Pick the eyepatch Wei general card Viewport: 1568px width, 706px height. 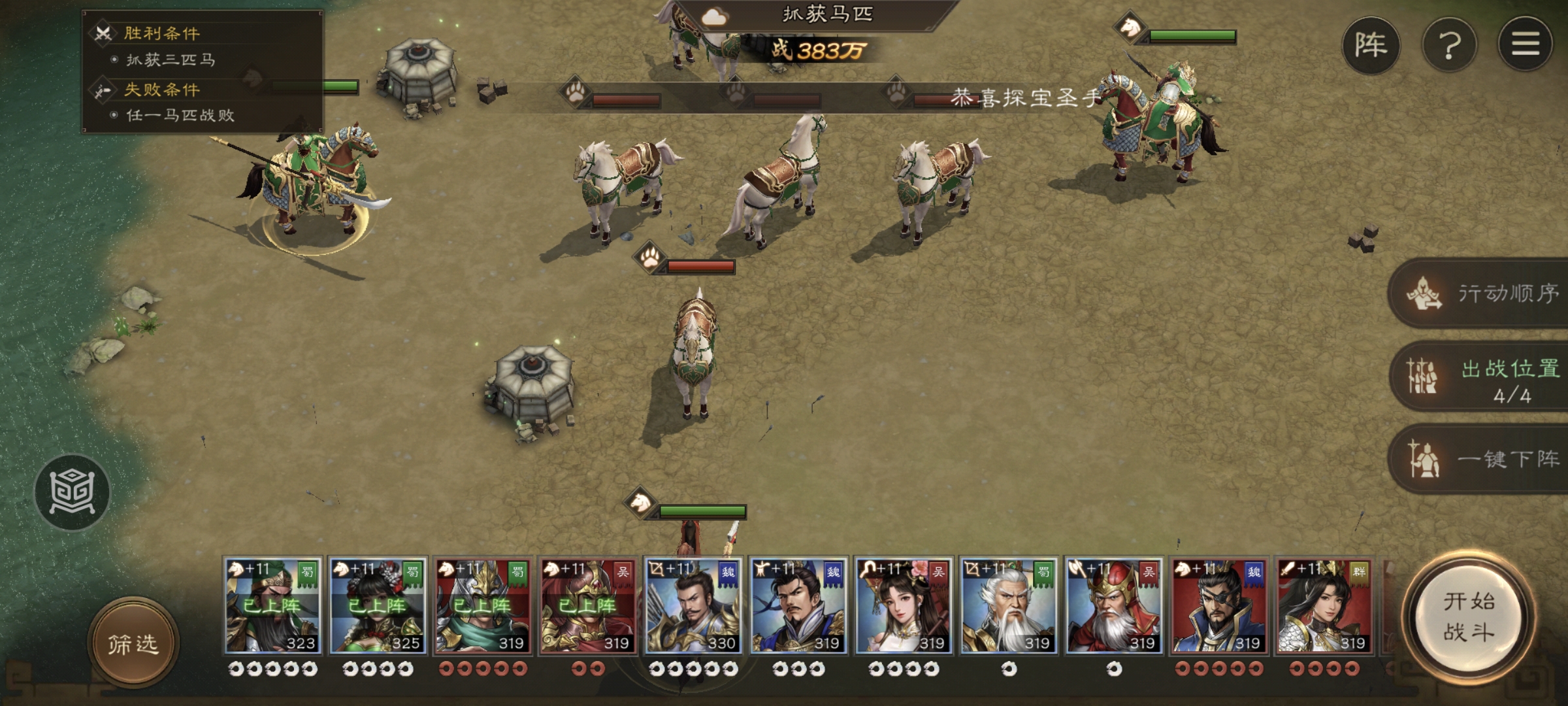click(x=1219, y=606)
